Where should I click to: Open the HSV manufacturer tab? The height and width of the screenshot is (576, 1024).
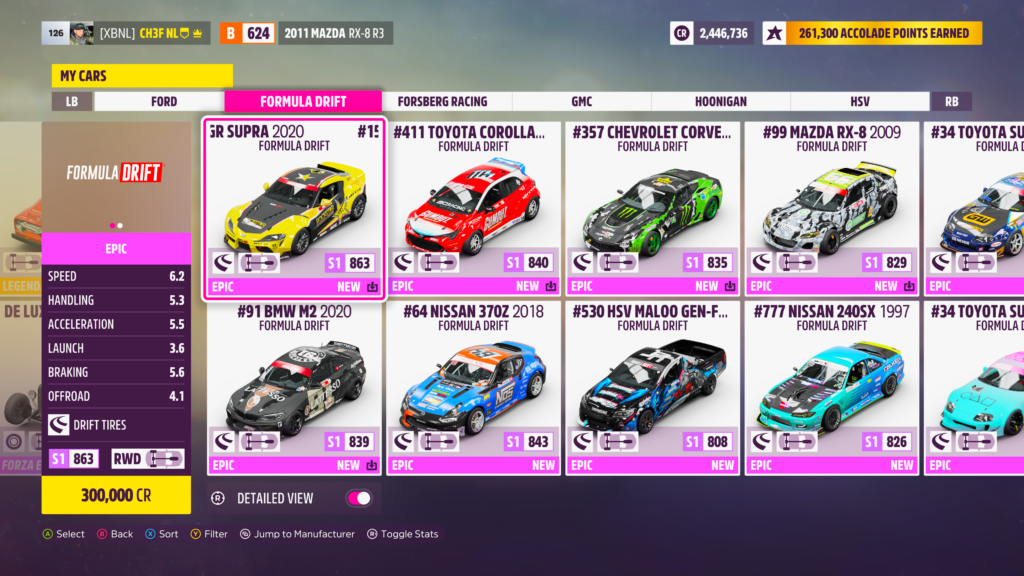[860, 101]
